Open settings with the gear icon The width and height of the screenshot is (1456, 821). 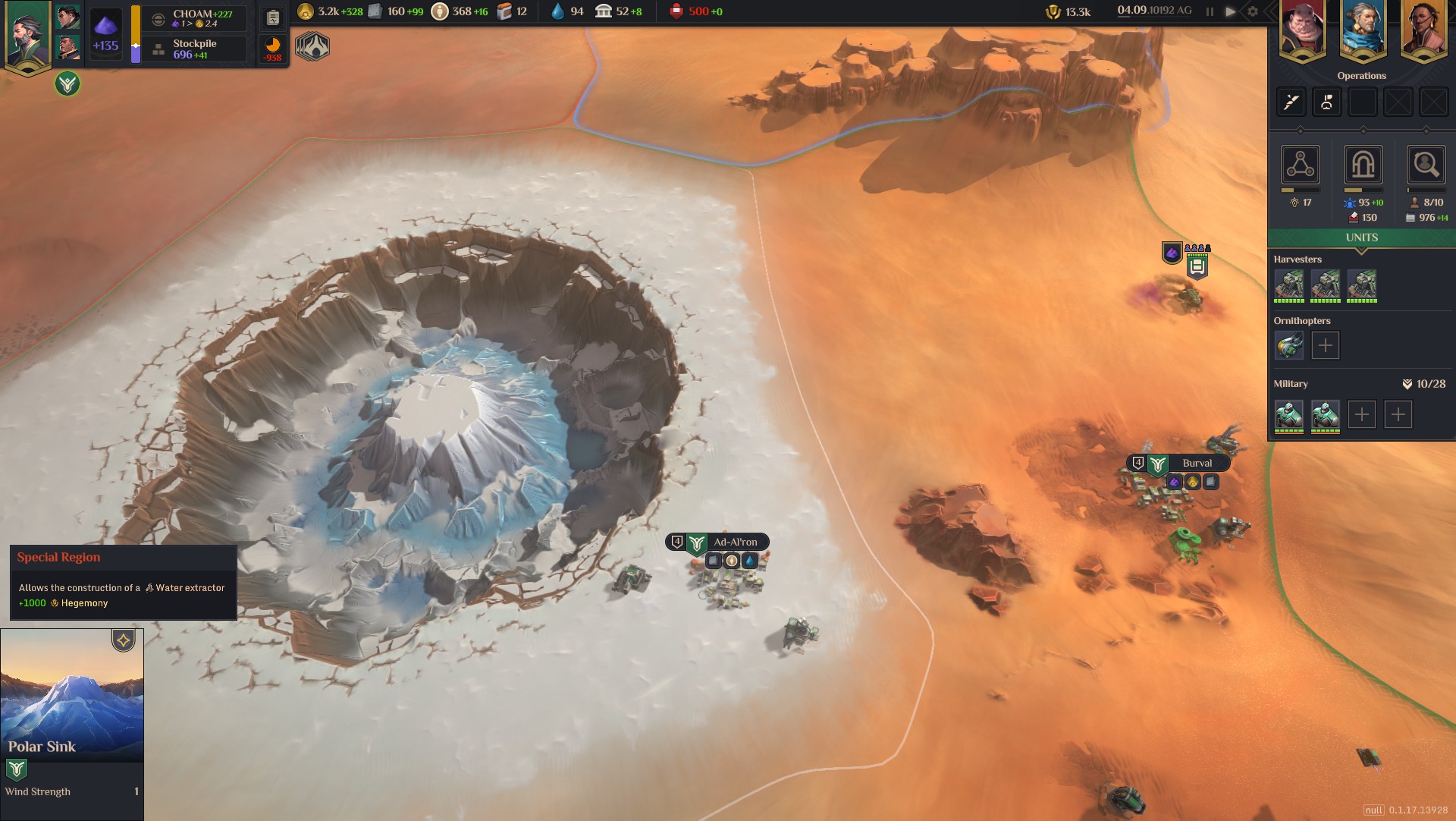tap(1253, 11)
